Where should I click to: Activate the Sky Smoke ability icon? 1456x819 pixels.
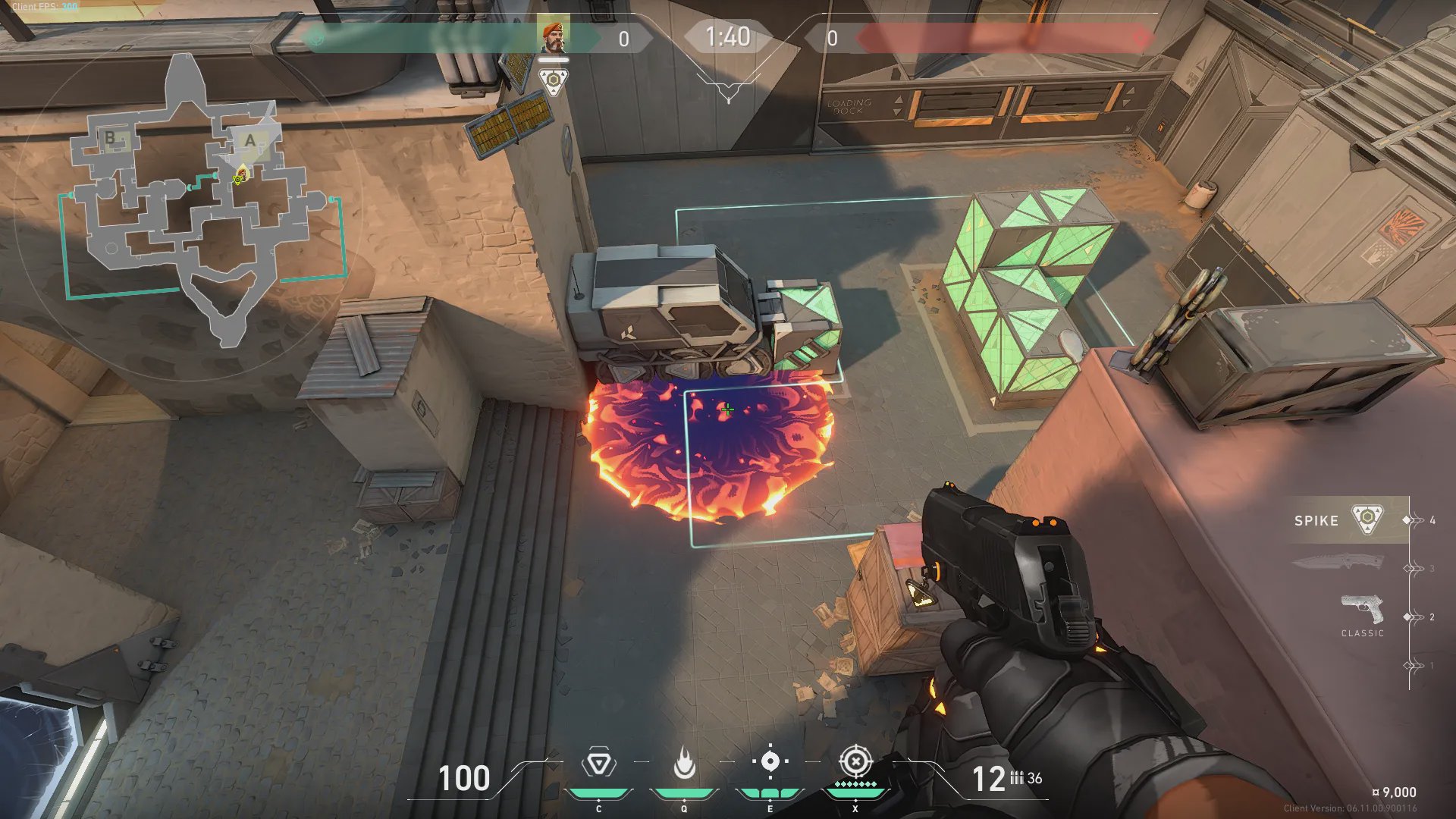click(x=770, y=761)
